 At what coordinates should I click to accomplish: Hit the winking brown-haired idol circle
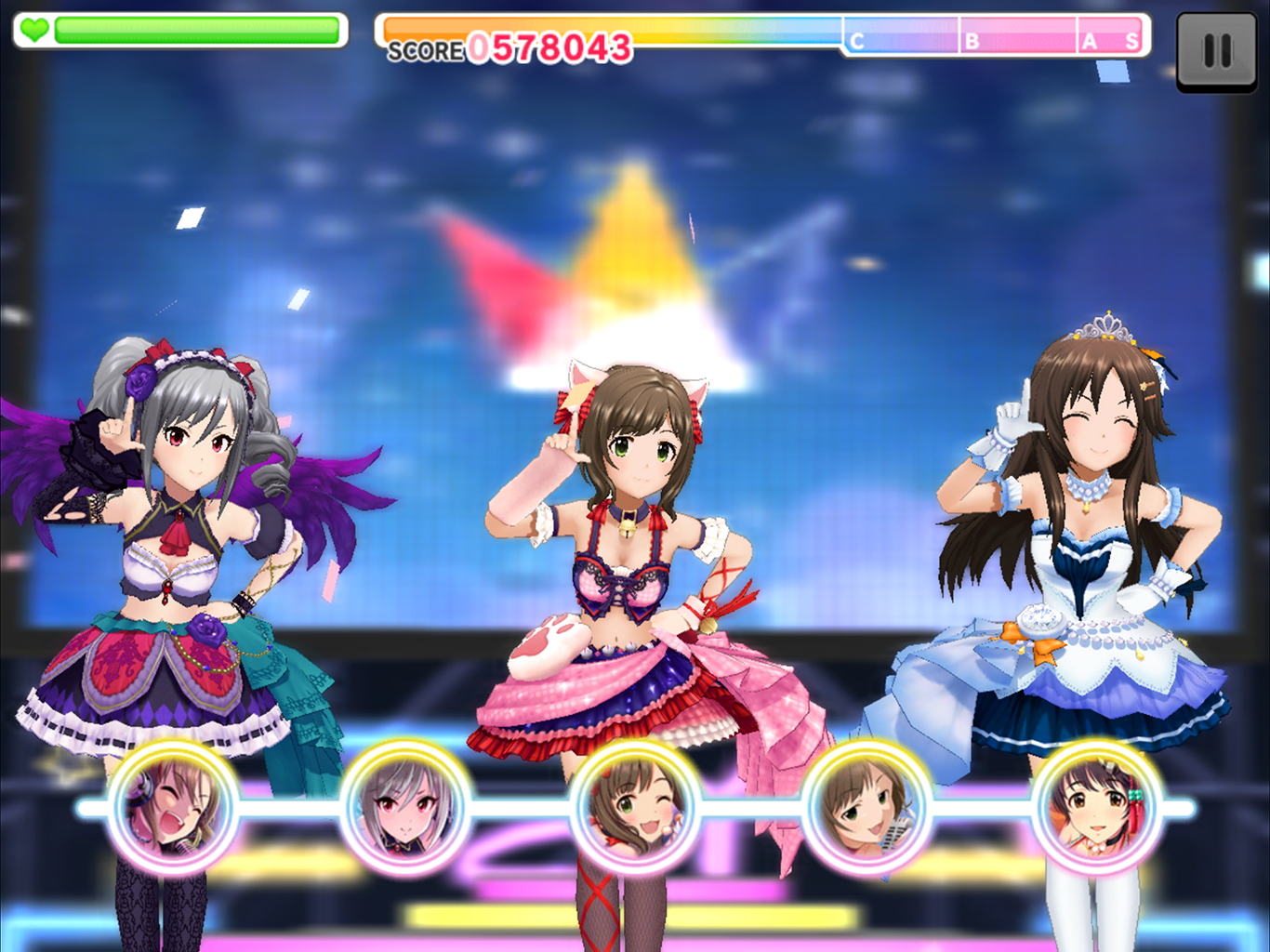[635, 808]
